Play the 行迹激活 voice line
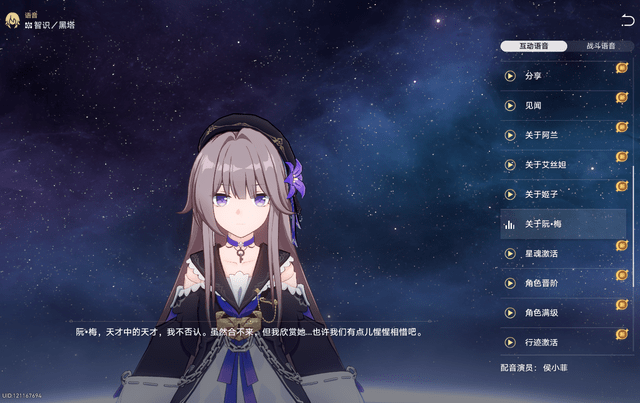This screenshot has width=640, height=403. pyautogui.click(x=510, y=343)
